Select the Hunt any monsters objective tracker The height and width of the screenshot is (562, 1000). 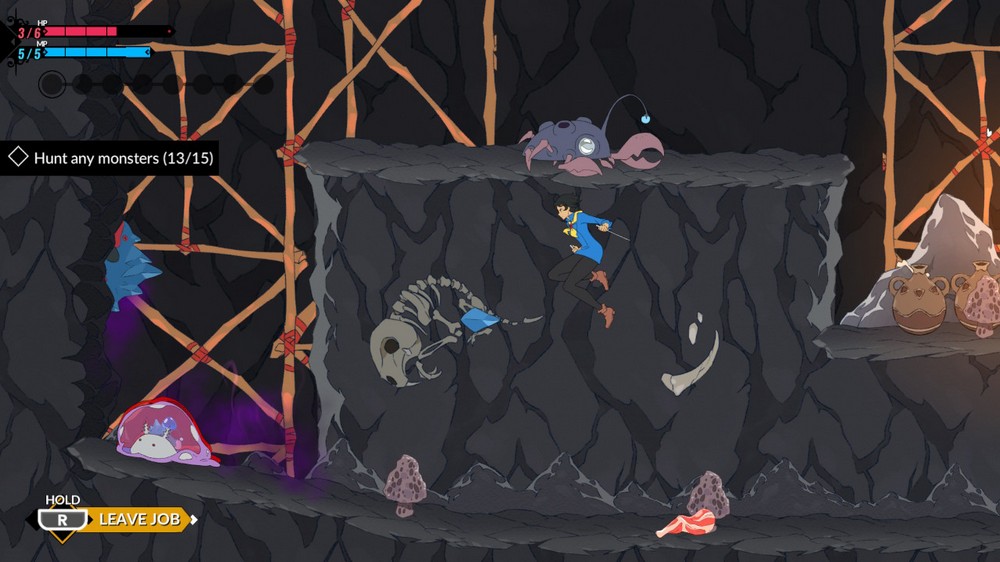[x=110, y=158]
